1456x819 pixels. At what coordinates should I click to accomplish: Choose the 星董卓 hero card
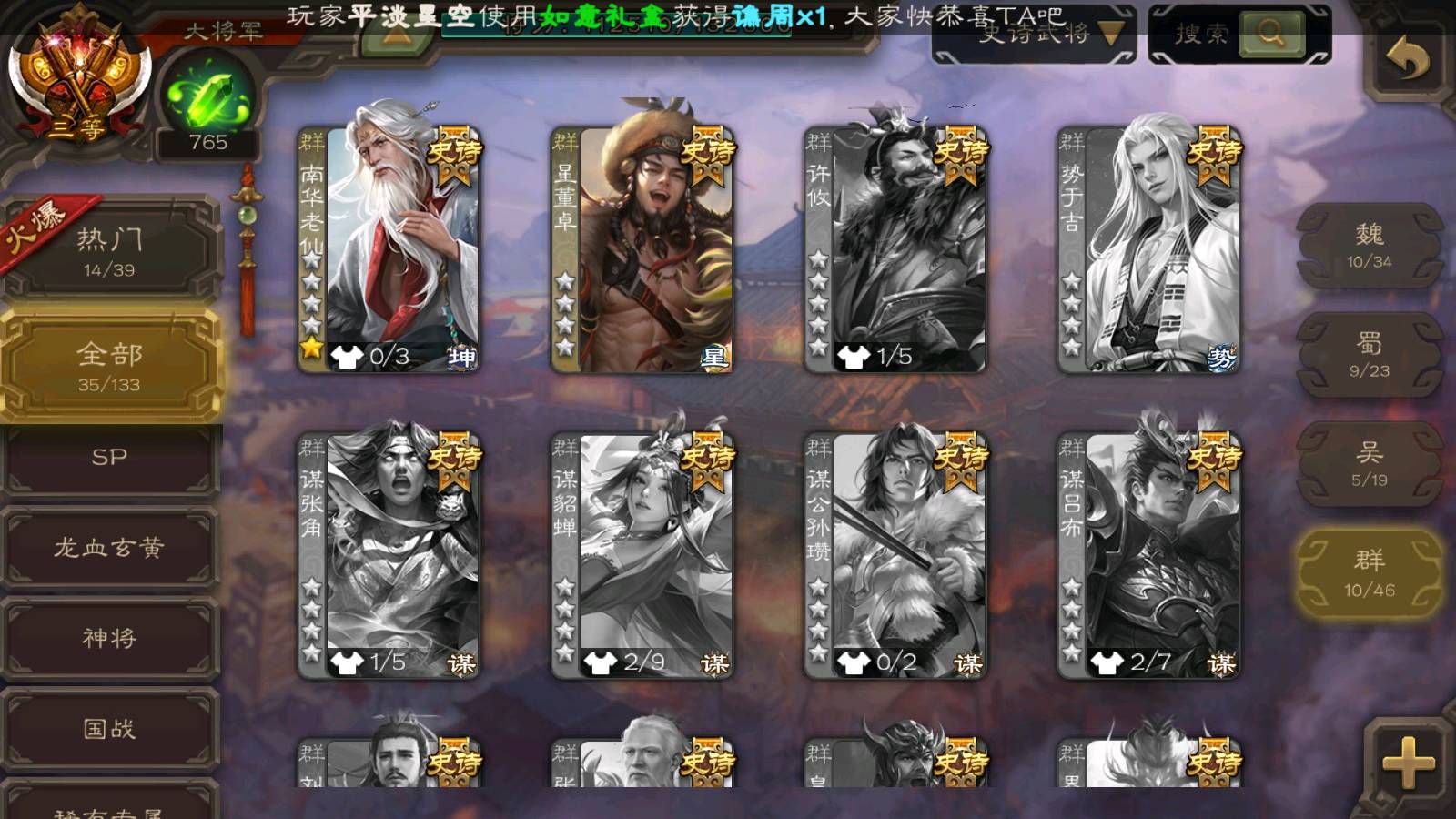pyautogui.click(x=642, y=248)
